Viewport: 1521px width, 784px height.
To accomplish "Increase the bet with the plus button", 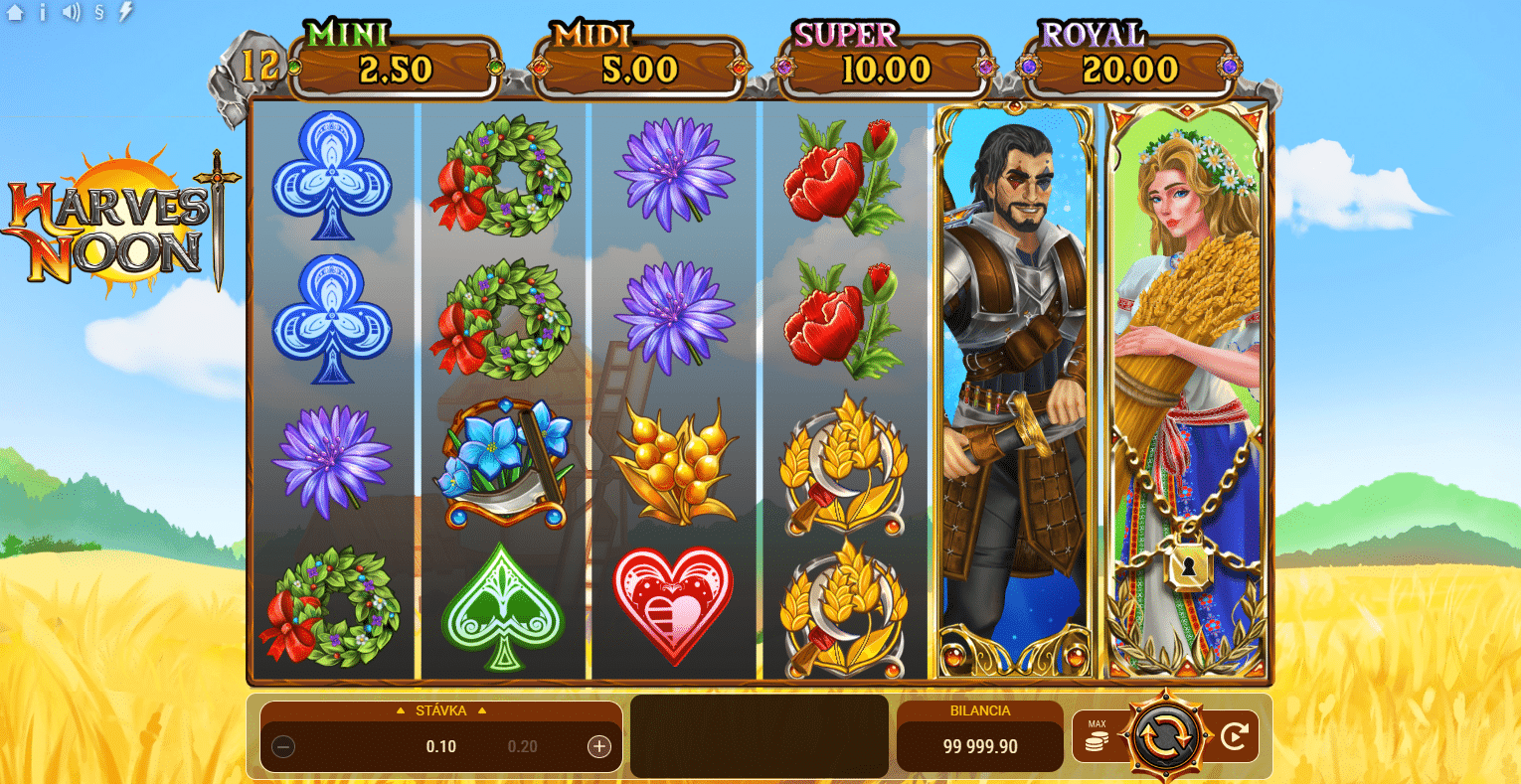I will coord(598,746).
